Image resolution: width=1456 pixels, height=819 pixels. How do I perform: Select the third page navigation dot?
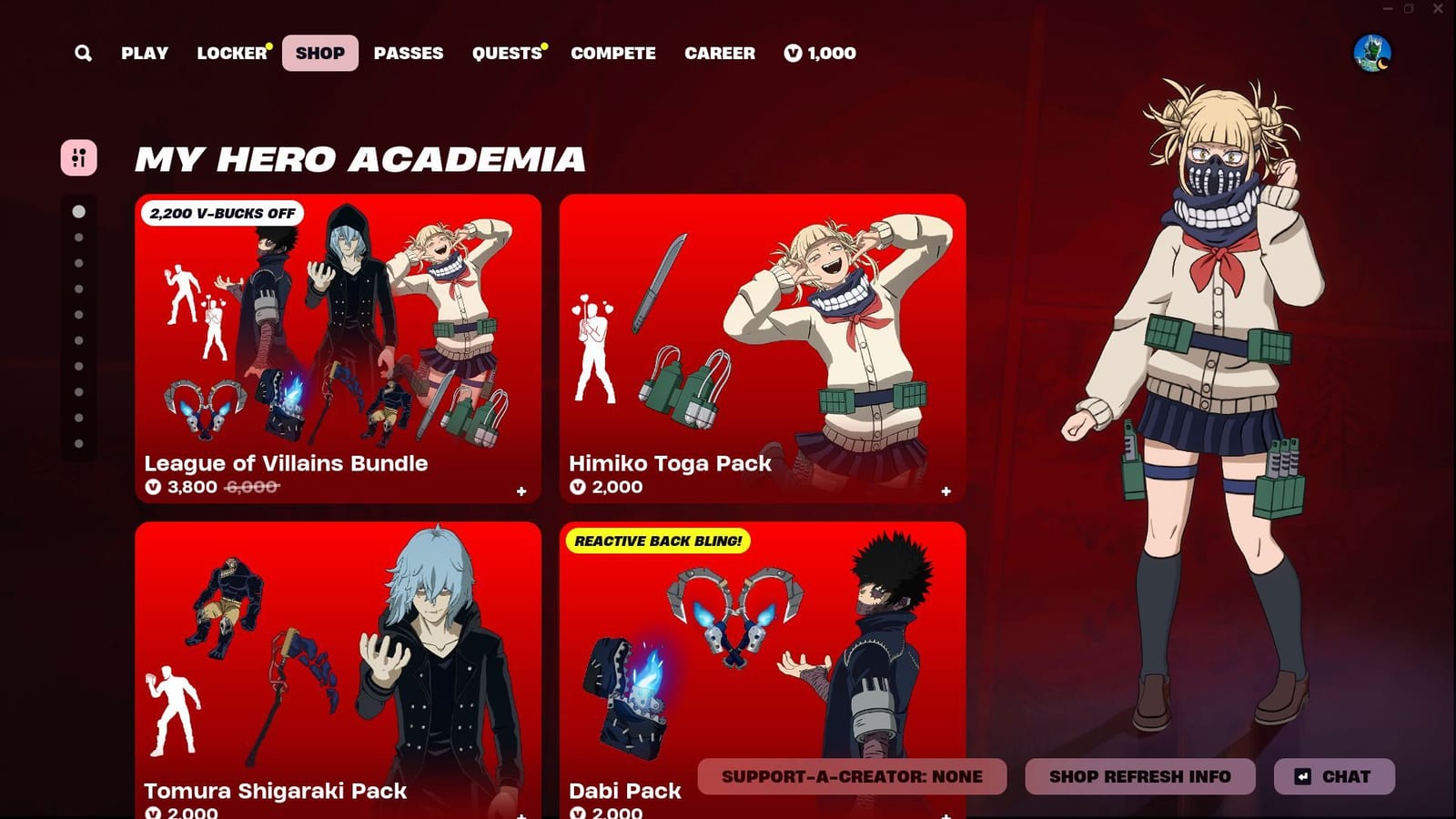[77, 264]
